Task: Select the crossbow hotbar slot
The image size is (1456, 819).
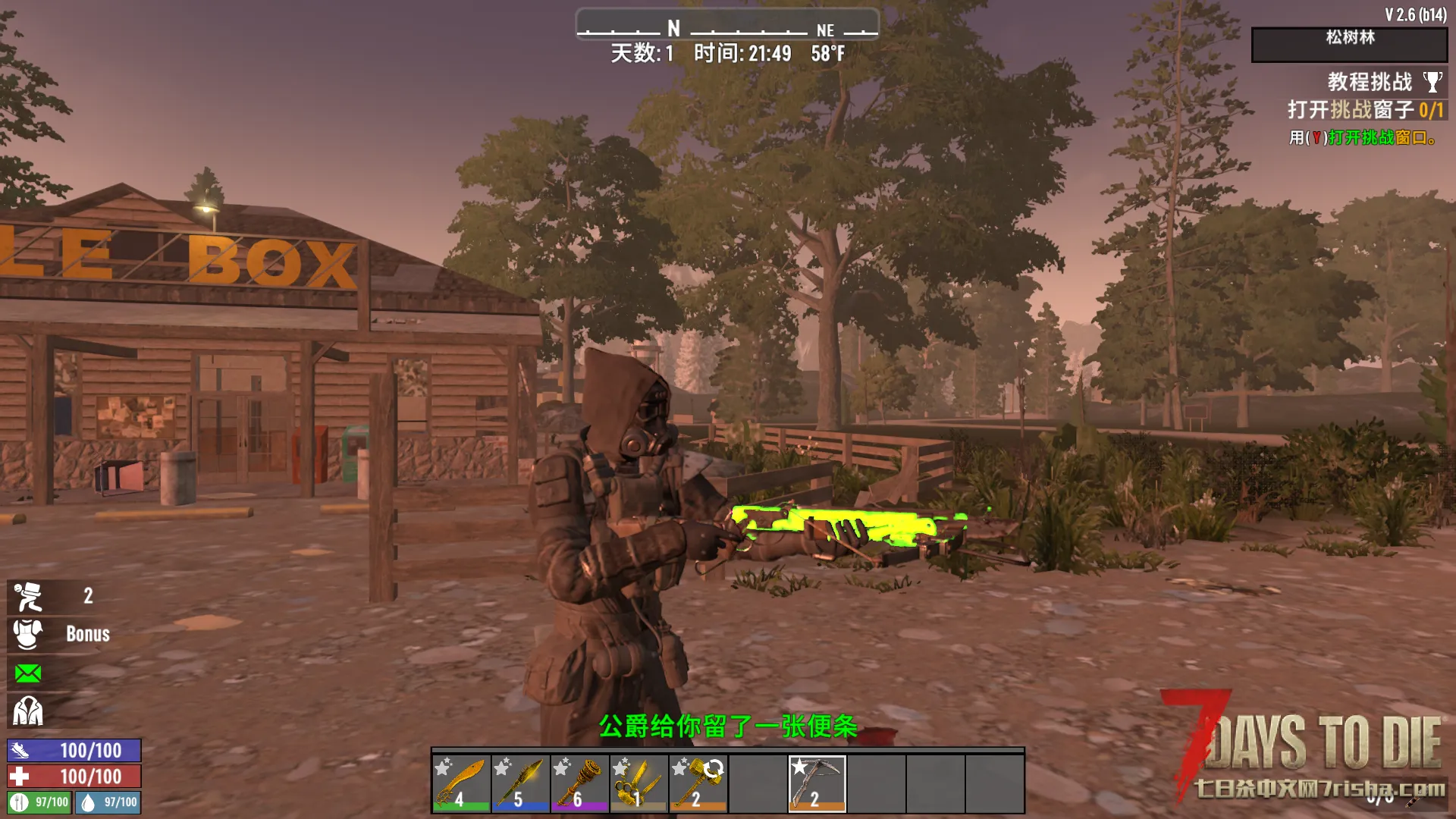Action: pos(817,783)
